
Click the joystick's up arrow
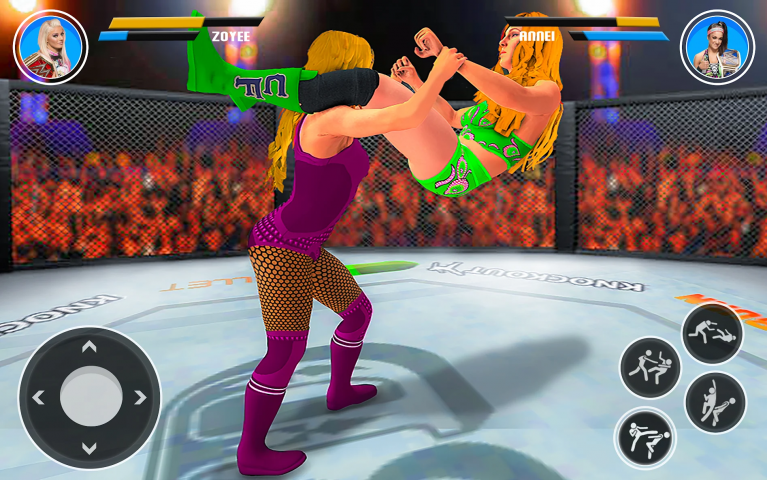tap(89, 348)
